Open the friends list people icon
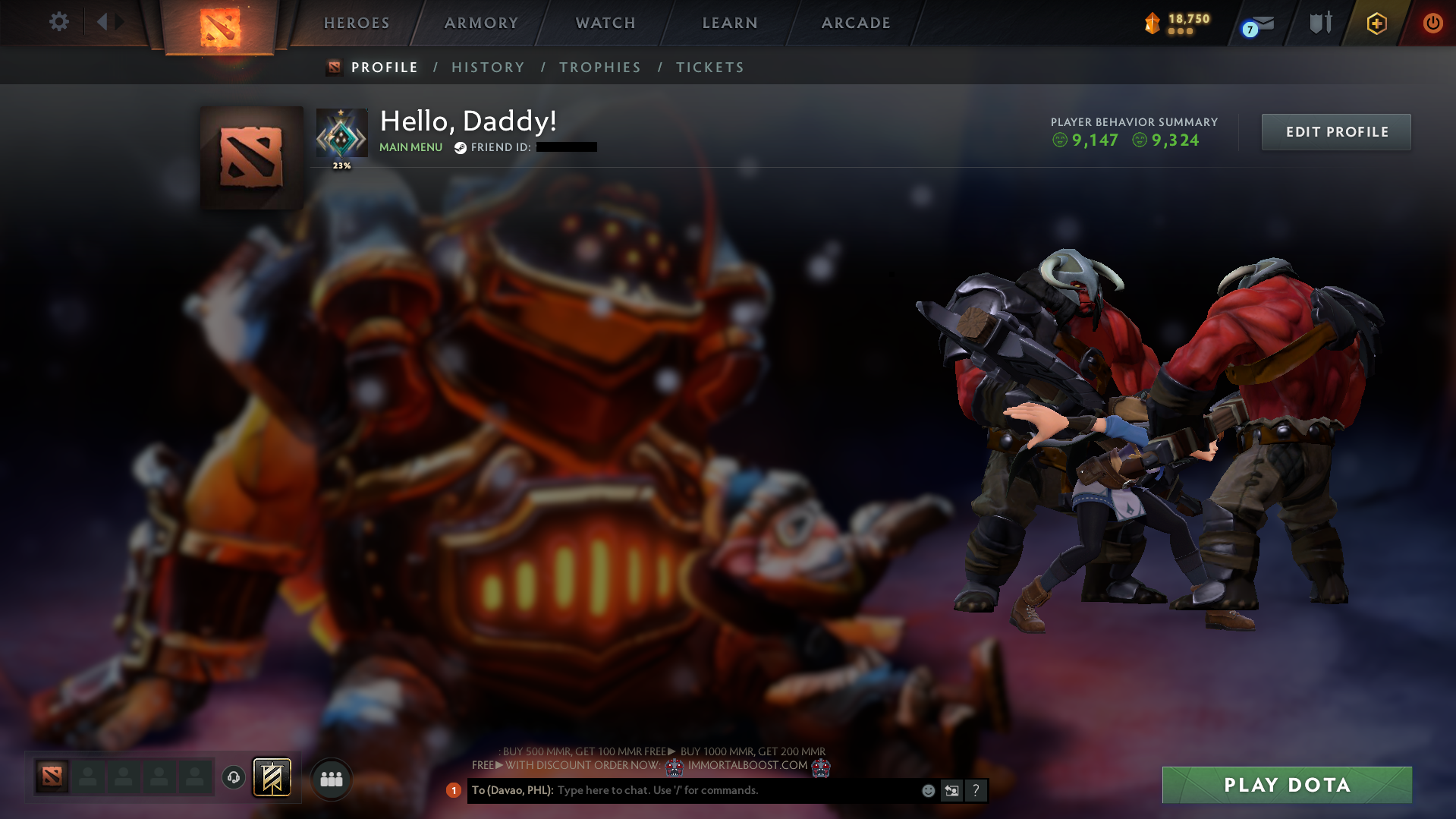This screenshot has width=1456, height=819. (330, 777)
